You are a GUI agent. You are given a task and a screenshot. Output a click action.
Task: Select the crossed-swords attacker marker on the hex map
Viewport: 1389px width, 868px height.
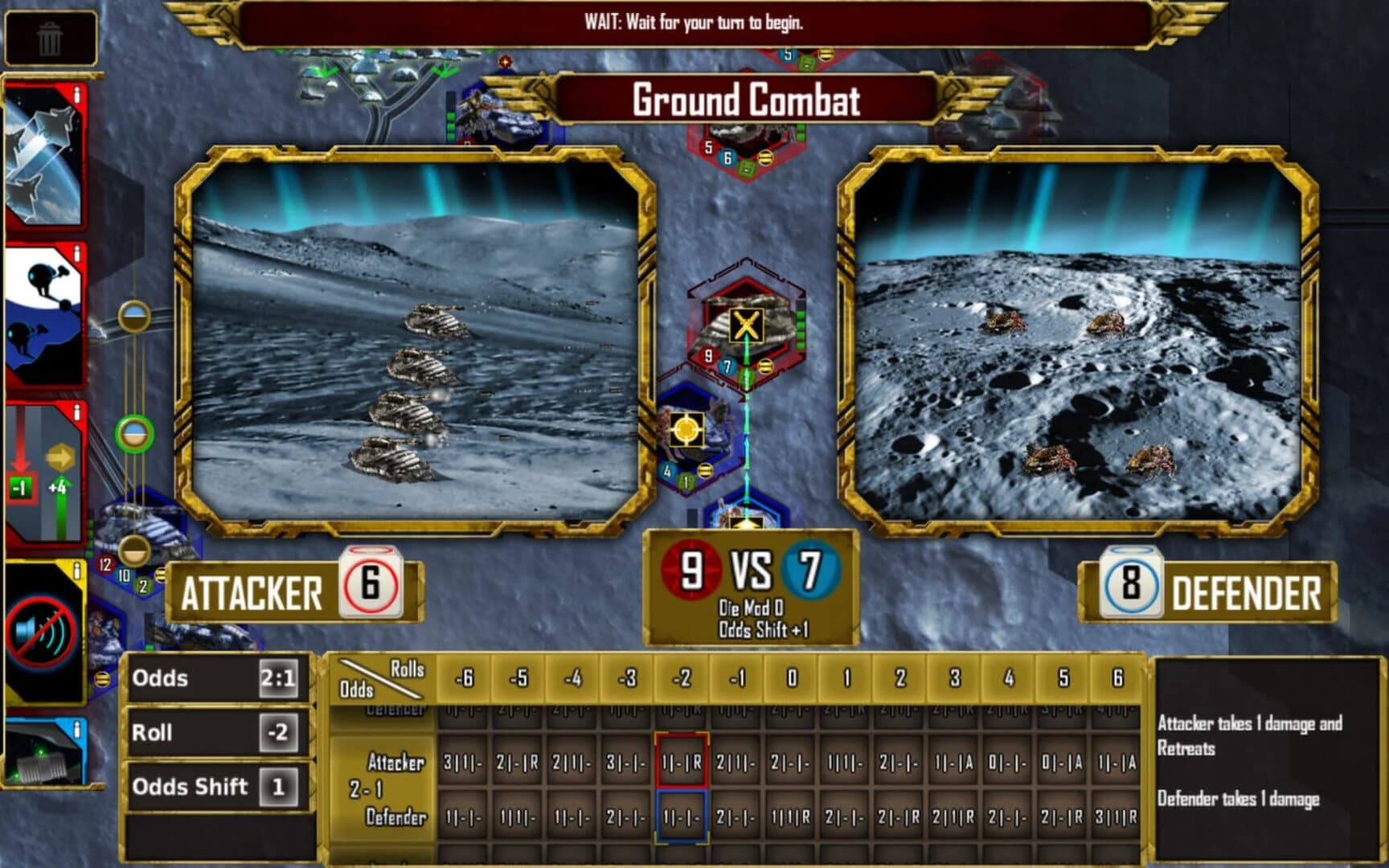[x=748, y=325]
